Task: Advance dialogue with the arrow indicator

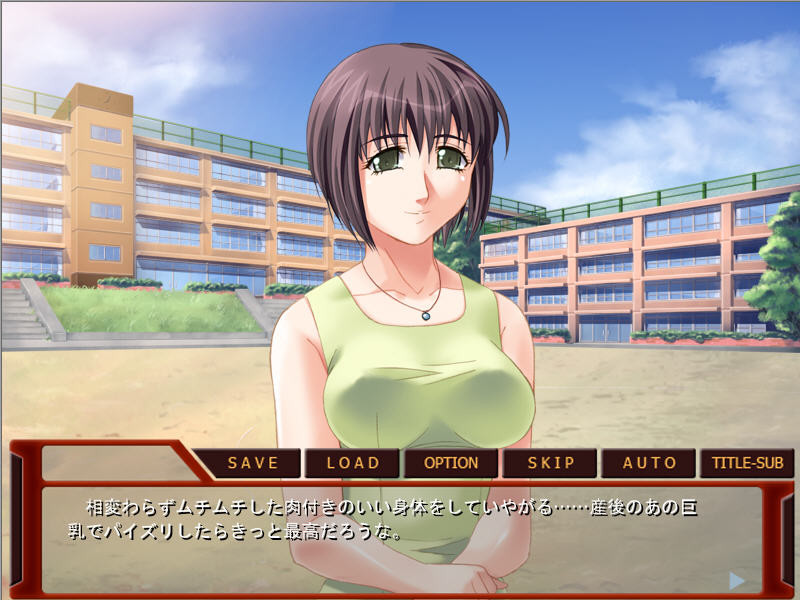Action: click(x=737, y=580)
